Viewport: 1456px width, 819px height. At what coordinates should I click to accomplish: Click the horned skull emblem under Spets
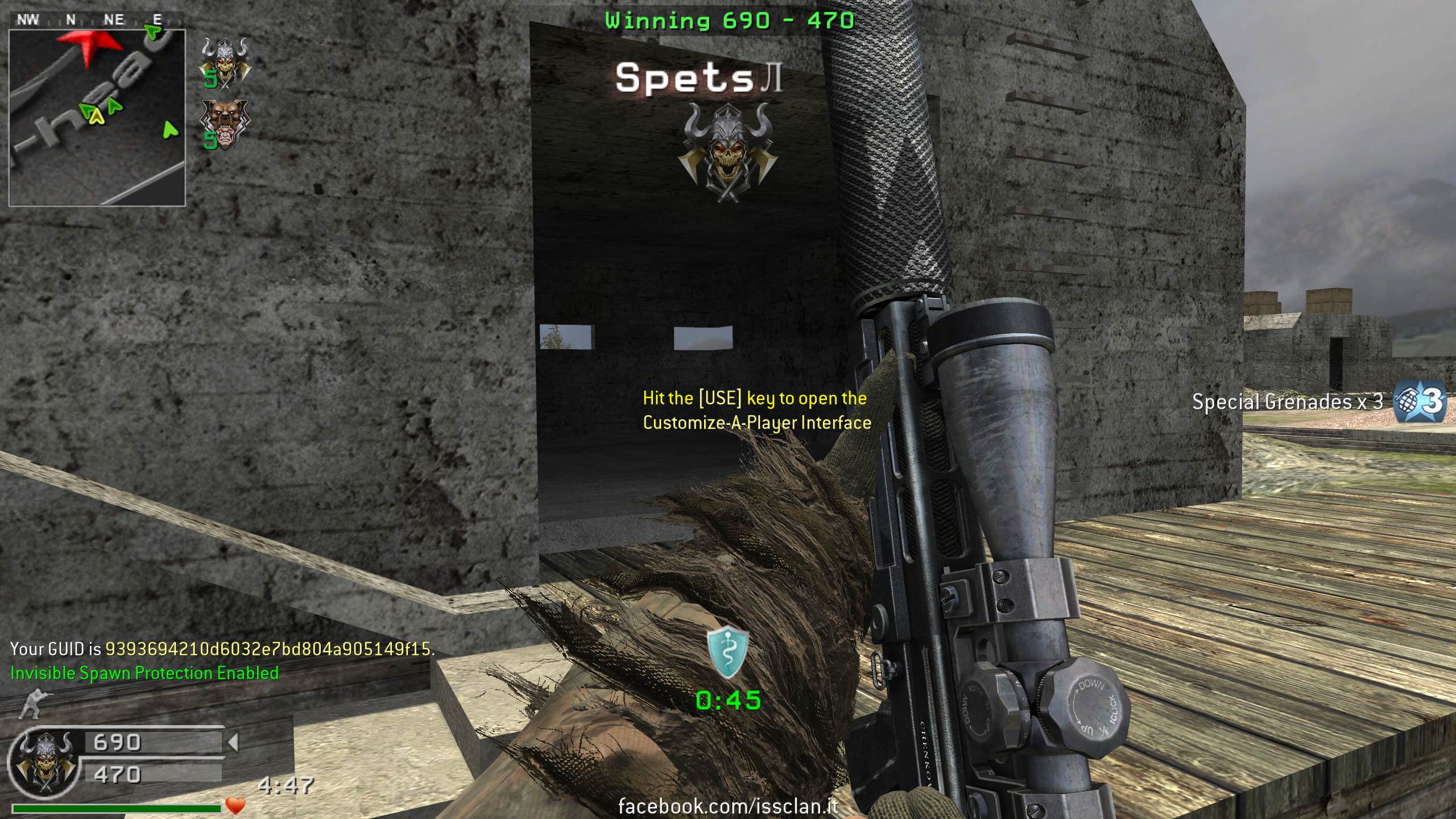point(728,152)
